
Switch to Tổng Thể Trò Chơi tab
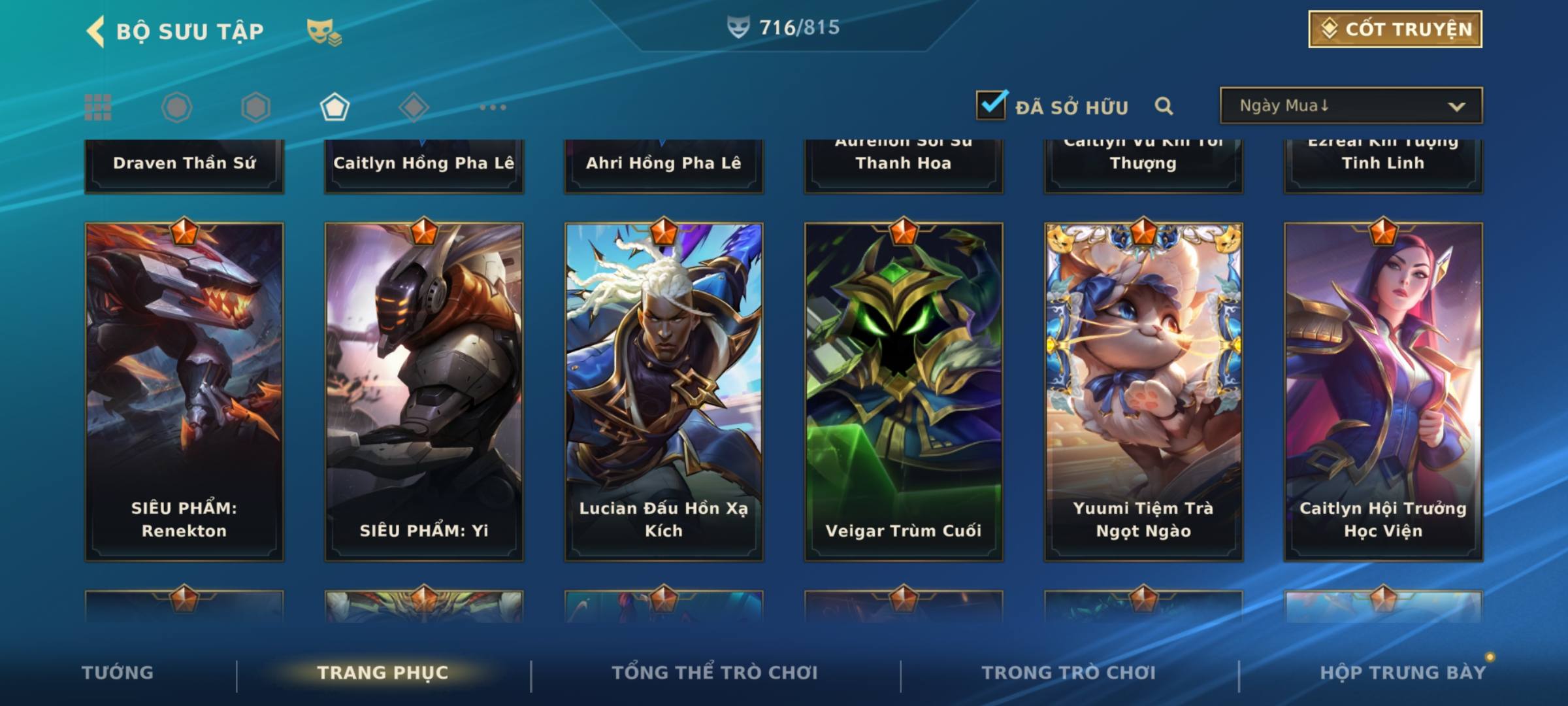tap(715, 673)
